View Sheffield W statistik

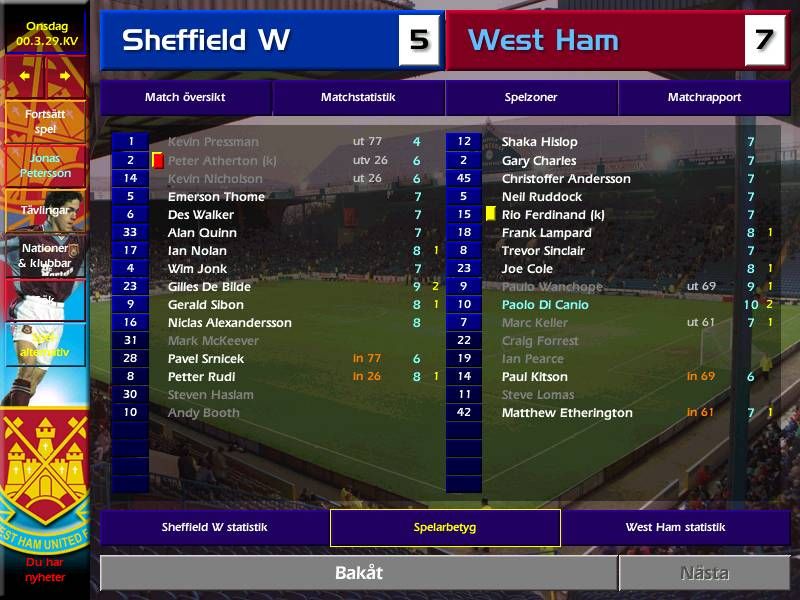pyautogui.click(x=214, y=527)
